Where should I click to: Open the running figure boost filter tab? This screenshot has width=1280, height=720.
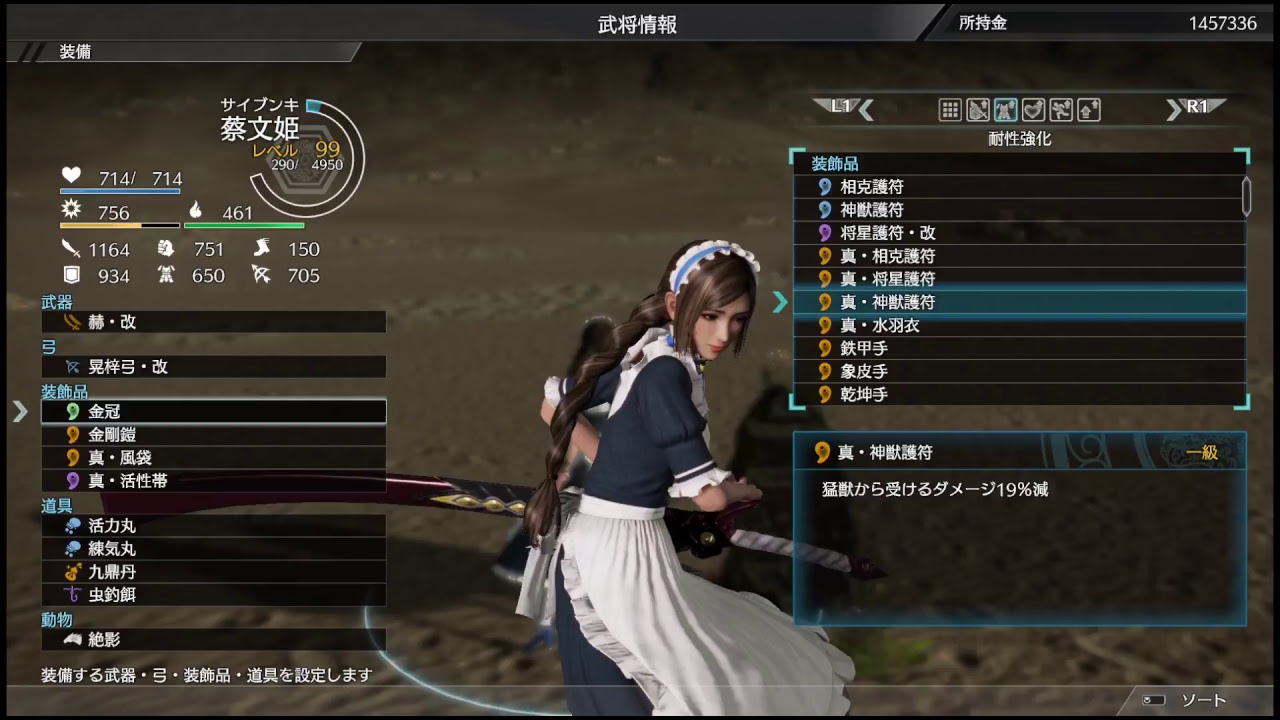1061,110
